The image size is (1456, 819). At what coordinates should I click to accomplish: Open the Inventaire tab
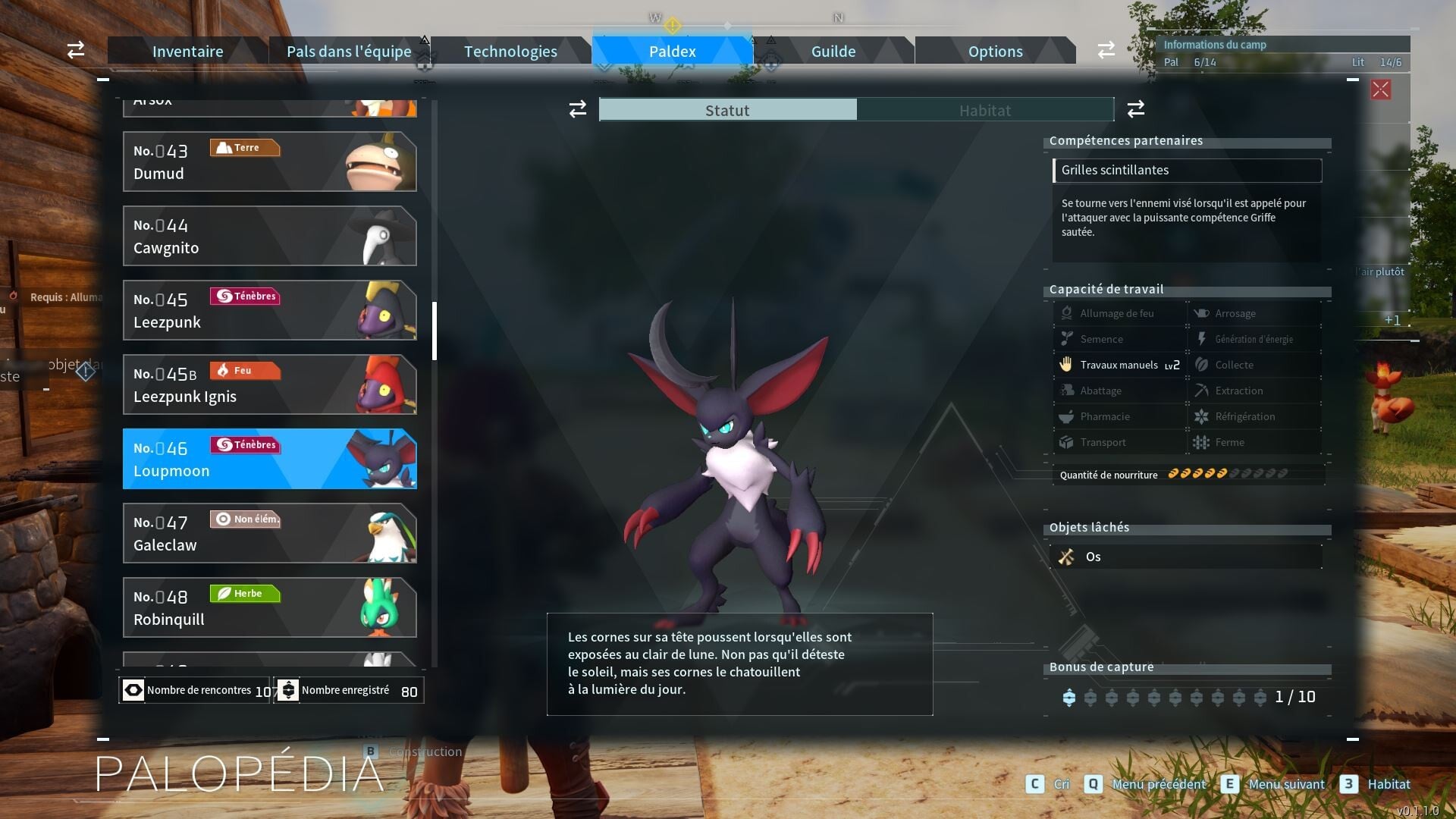pos(187,52)
